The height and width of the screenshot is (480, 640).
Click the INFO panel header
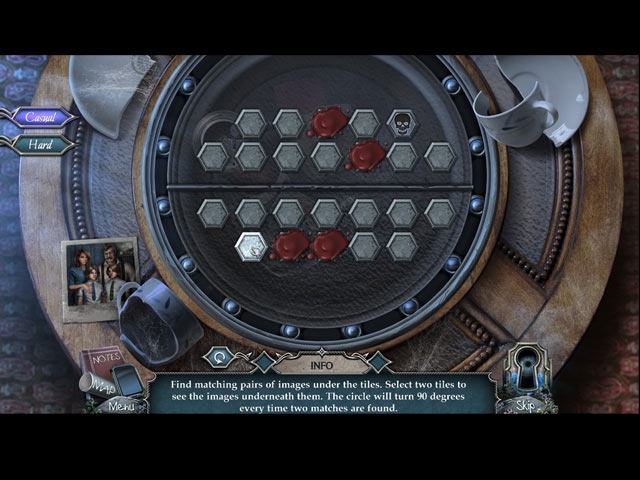coord(320,352)
